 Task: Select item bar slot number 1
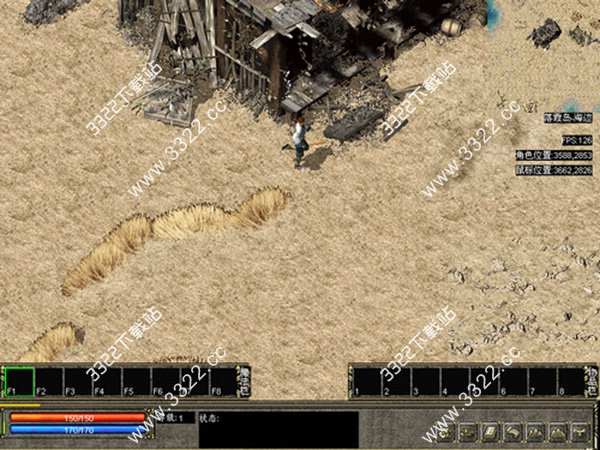[x=367, y=381]
